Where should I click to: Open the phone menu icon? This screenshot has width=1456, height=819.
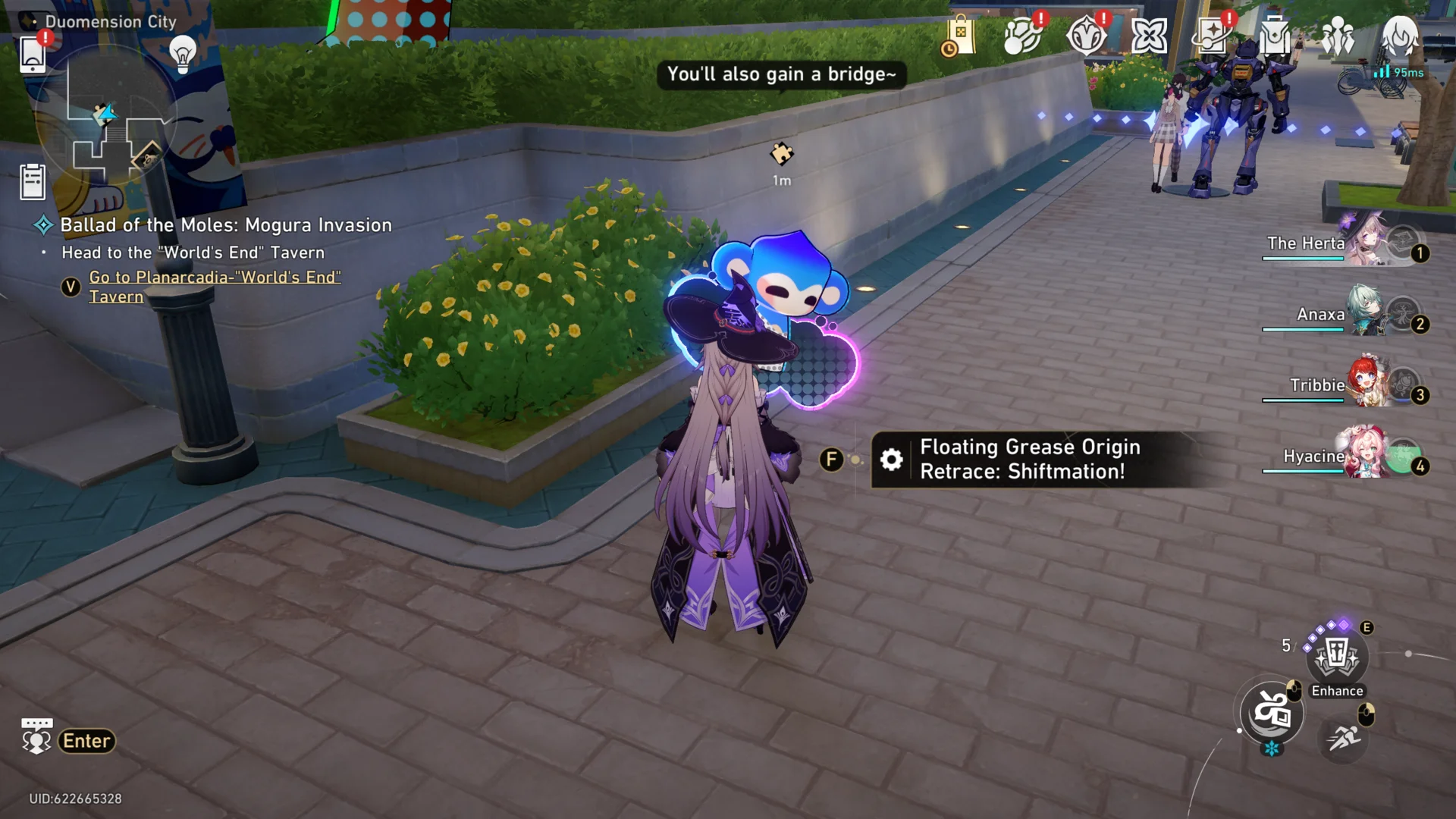click(x=33, y=53)
